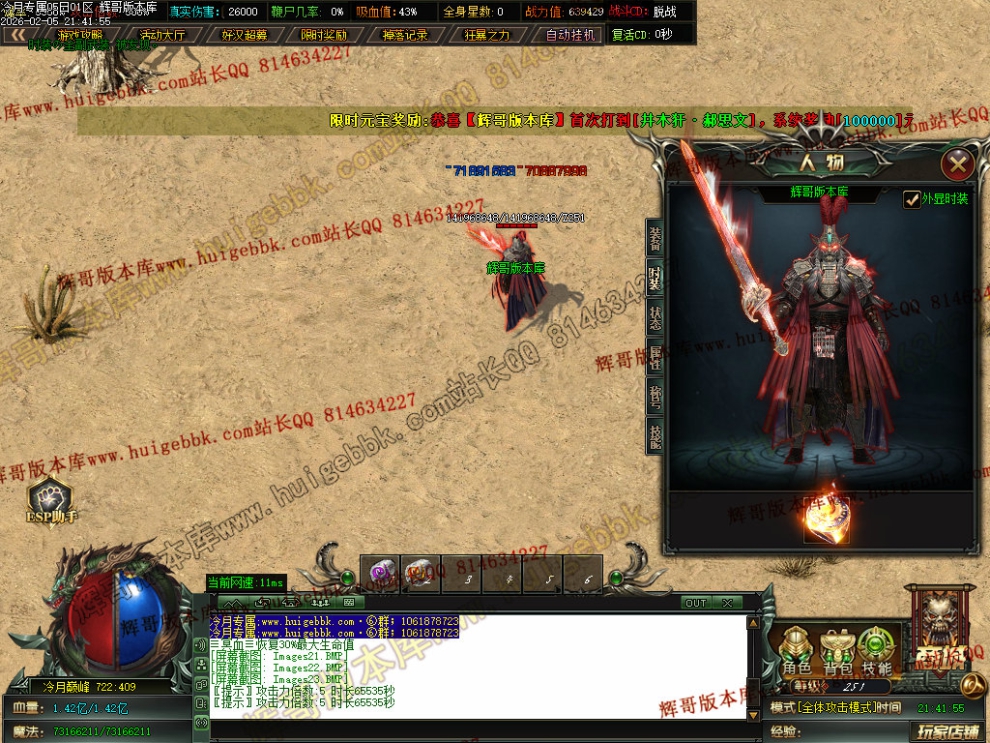
Task: Close the 人物 character panel
Action: pos(958,164)
